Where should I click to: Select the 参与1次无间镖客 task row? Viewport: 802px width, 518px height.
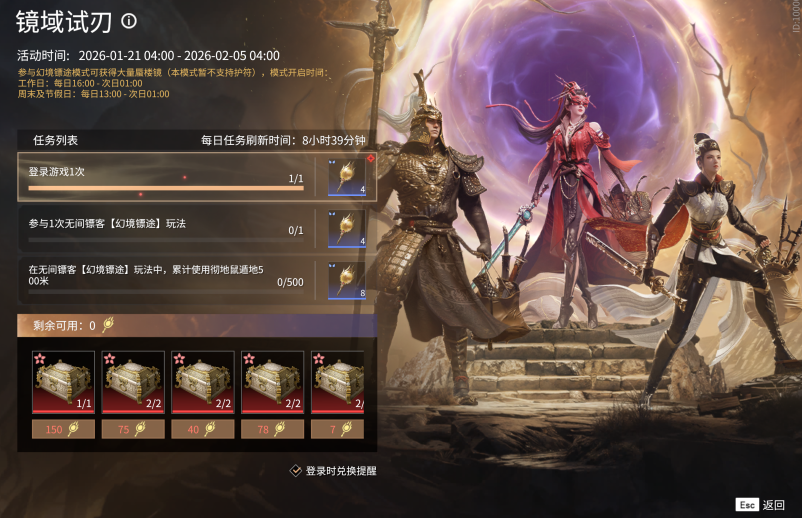[166, 228]
